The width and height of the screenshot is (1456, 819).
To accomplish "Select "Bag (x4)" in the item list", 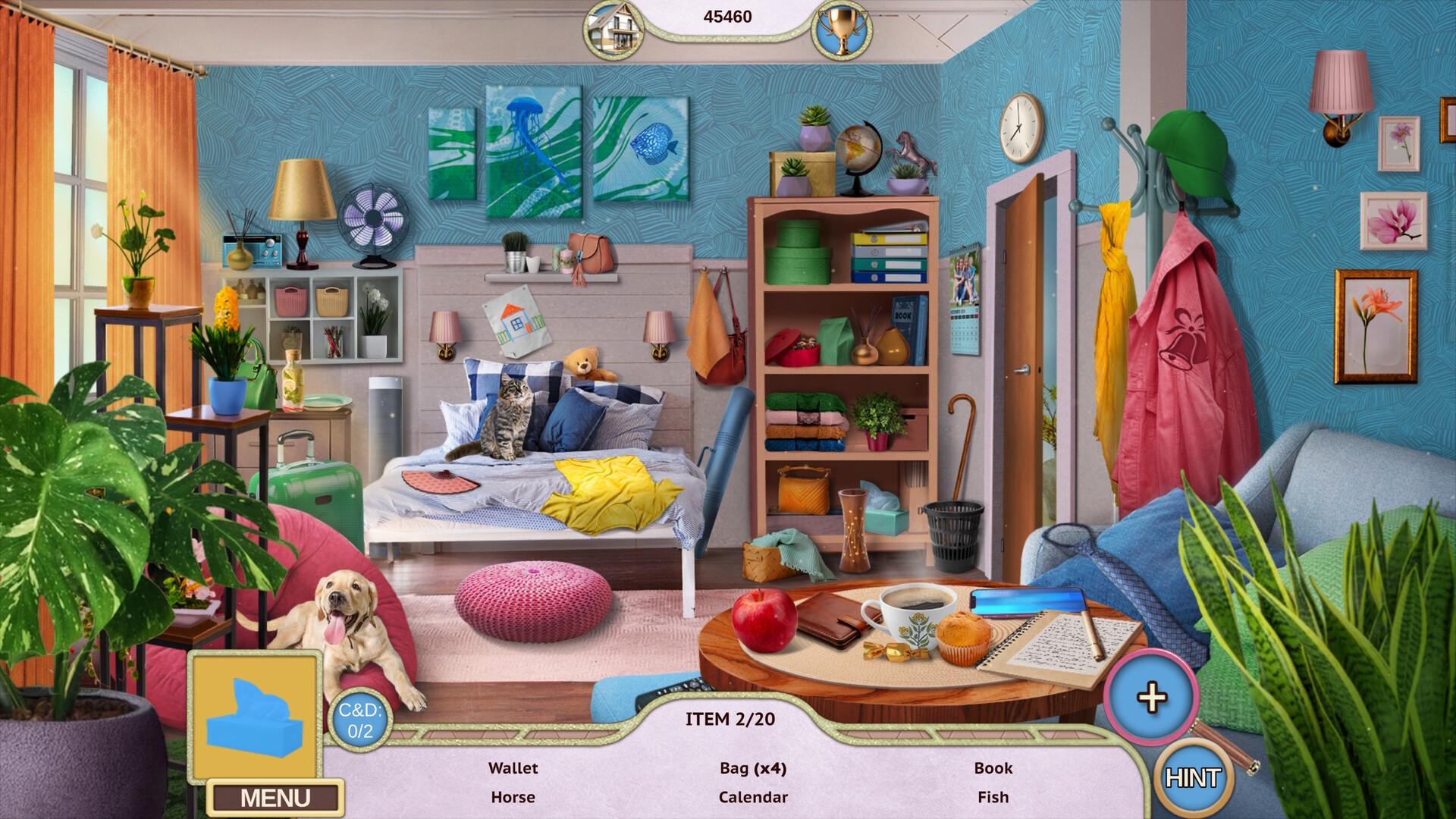I will pos(754,768).
